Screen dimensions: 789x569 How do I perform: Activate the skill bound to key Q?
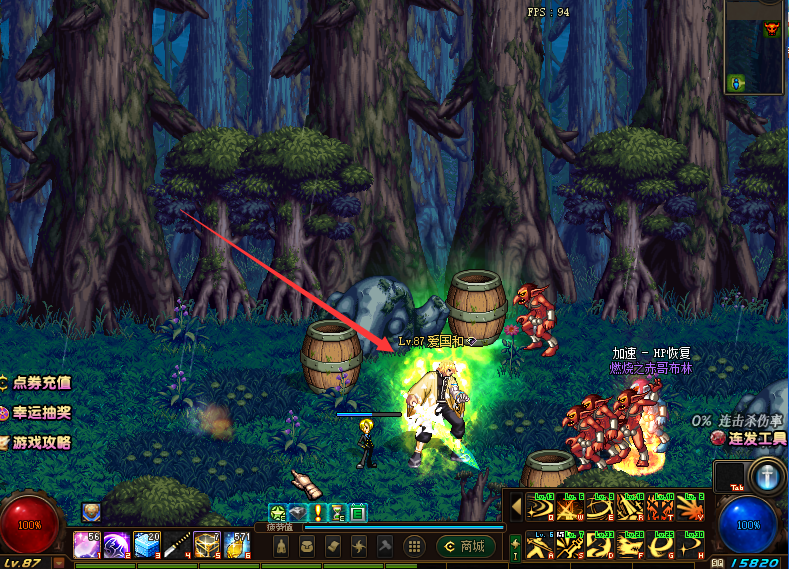tap(542, 508)
